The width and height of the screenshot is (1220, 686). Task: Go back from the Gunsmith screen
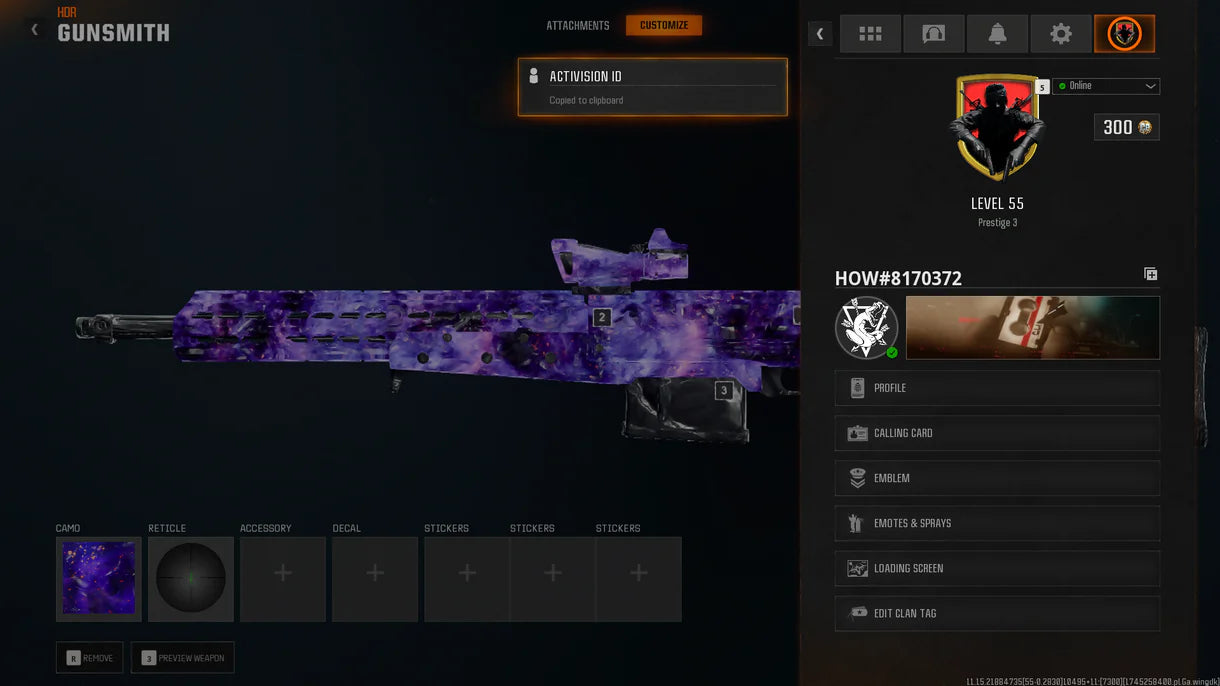click(35, 30)
